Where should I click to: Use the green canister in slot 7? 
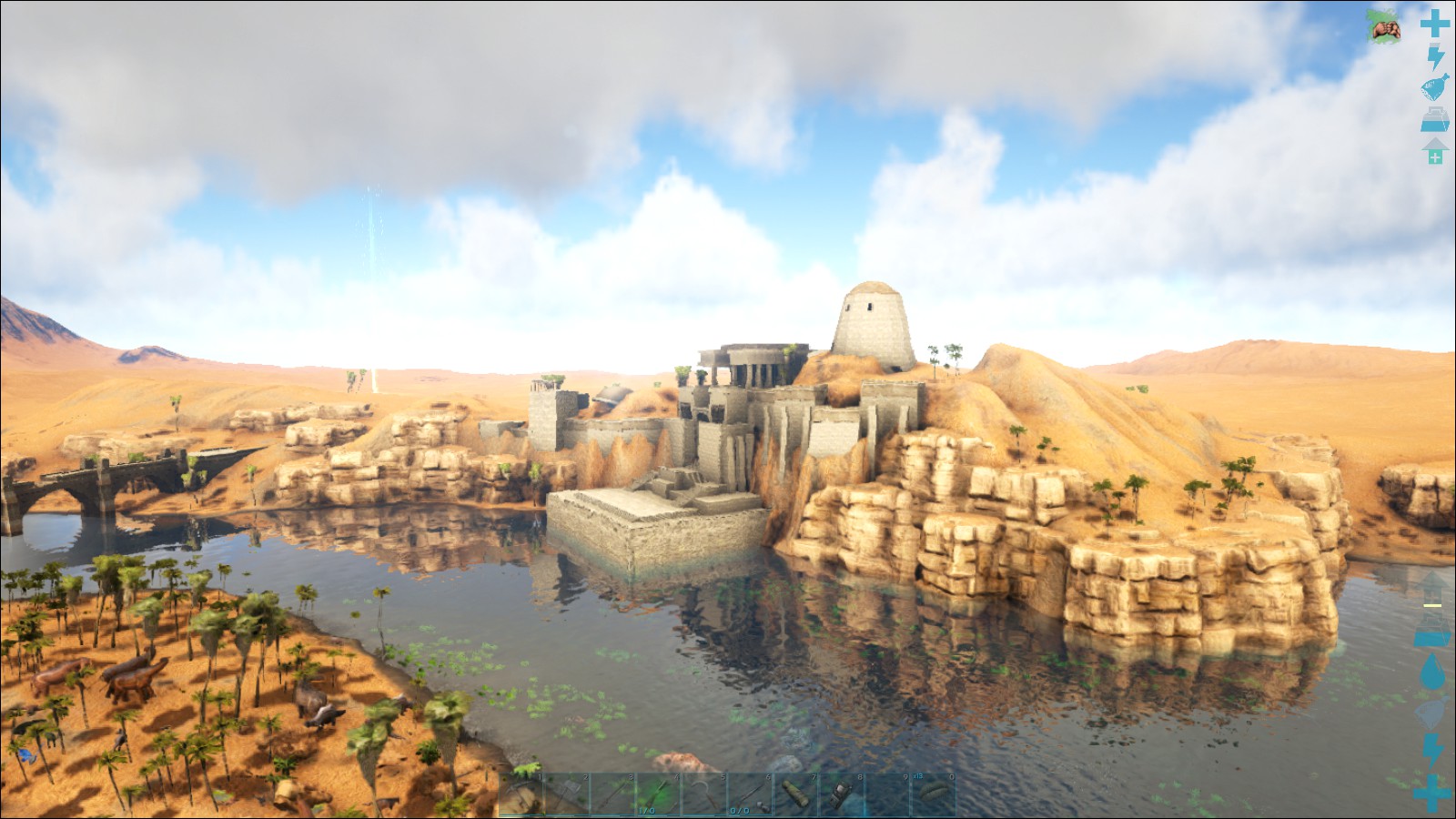coord(795,794)
